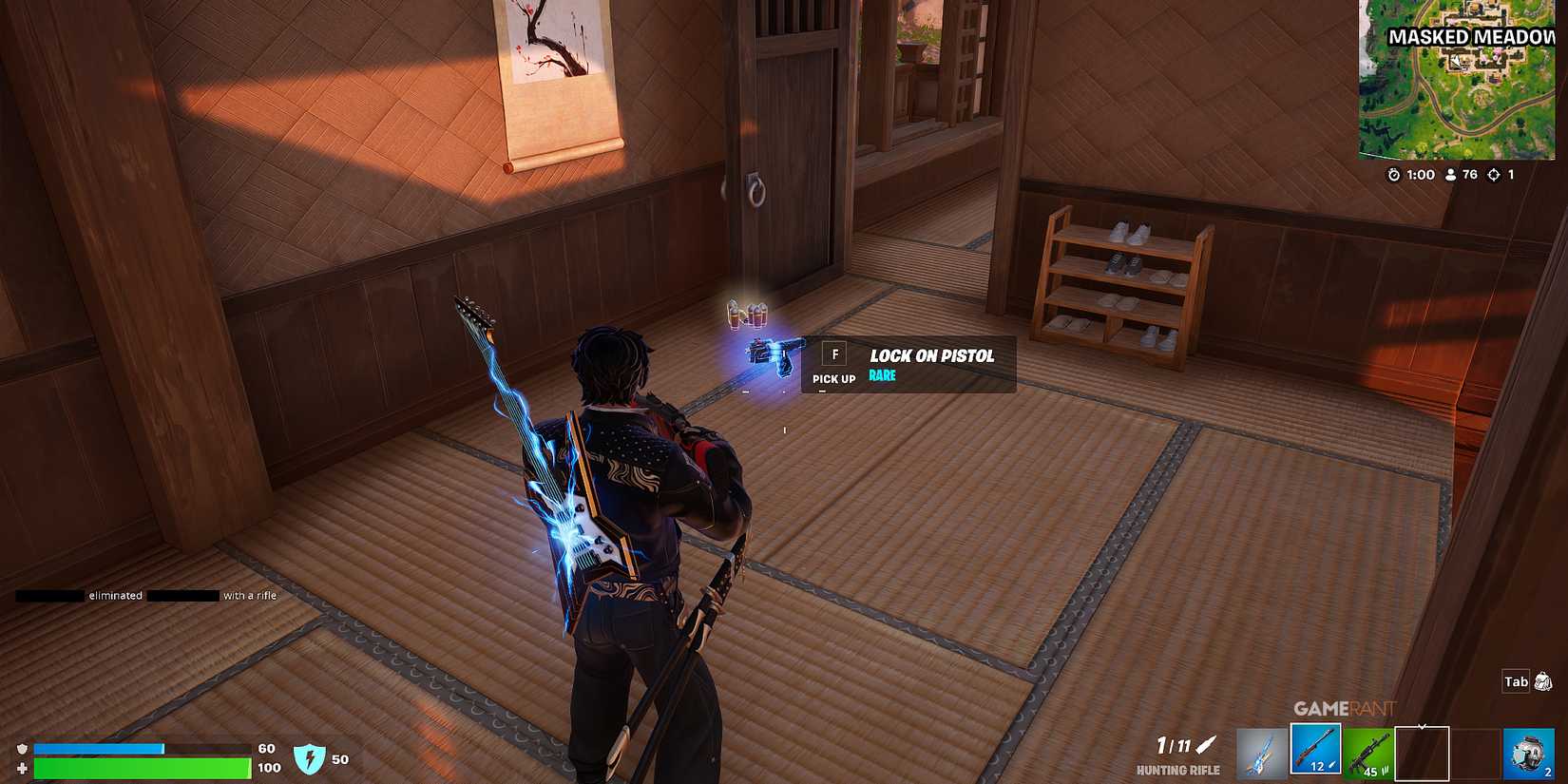Click the small ammo icon on the hunting rifle slot
Screen dimensions: 1568x784
(1330, 766)
